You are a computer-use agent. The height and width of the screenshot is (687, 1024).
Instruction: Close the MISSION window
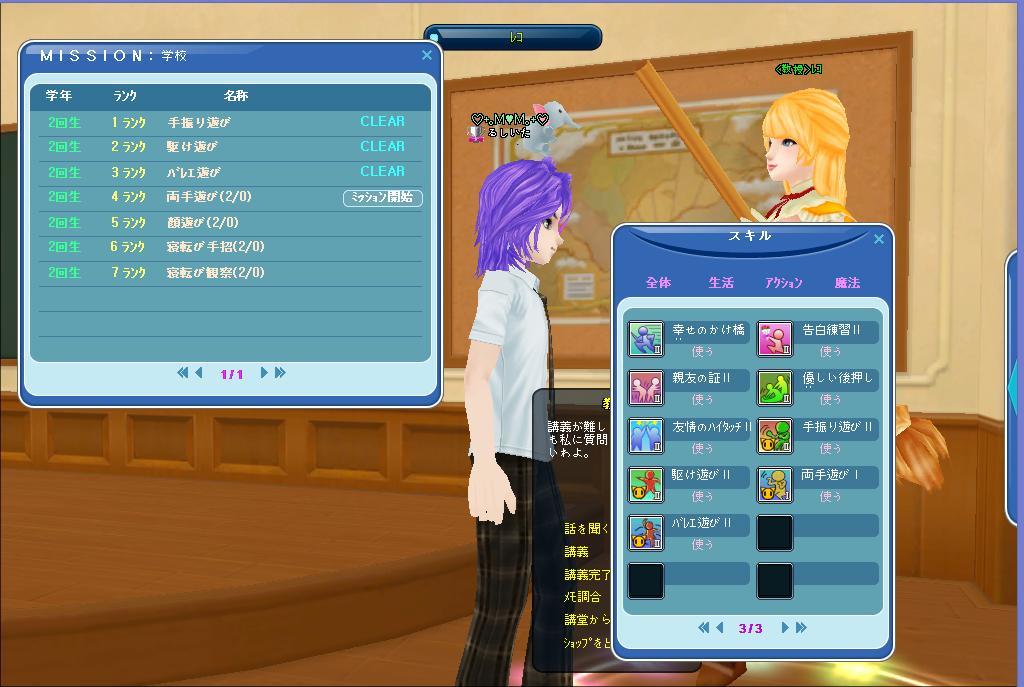pyautogui.click(x=427, y=56)
